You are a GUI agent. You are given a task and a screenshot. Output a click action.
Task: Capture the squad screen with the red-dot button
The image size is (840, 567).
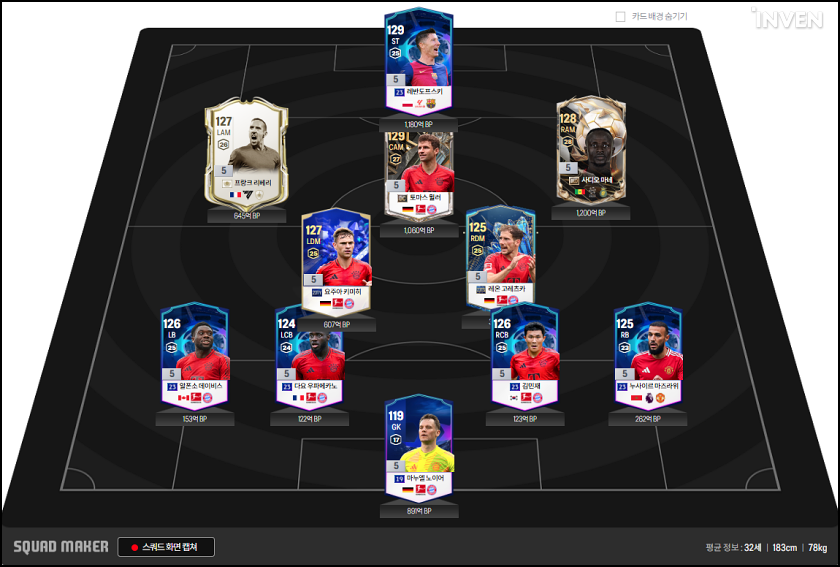(x=166, y=547)
